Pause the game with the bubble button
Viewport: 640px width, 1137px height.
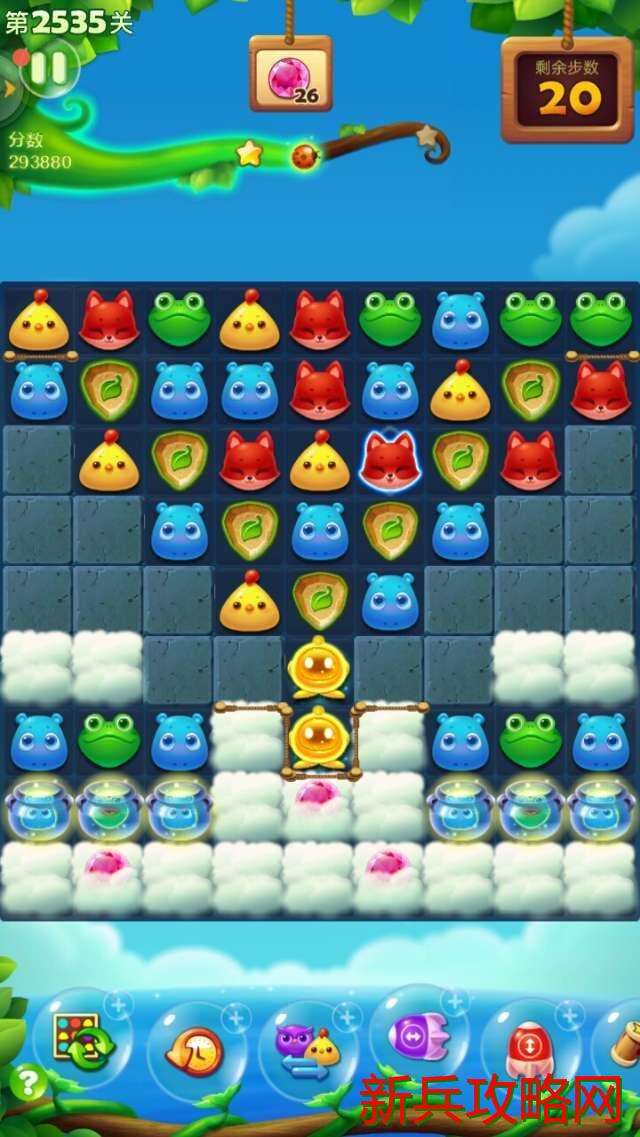coord(49,68)
